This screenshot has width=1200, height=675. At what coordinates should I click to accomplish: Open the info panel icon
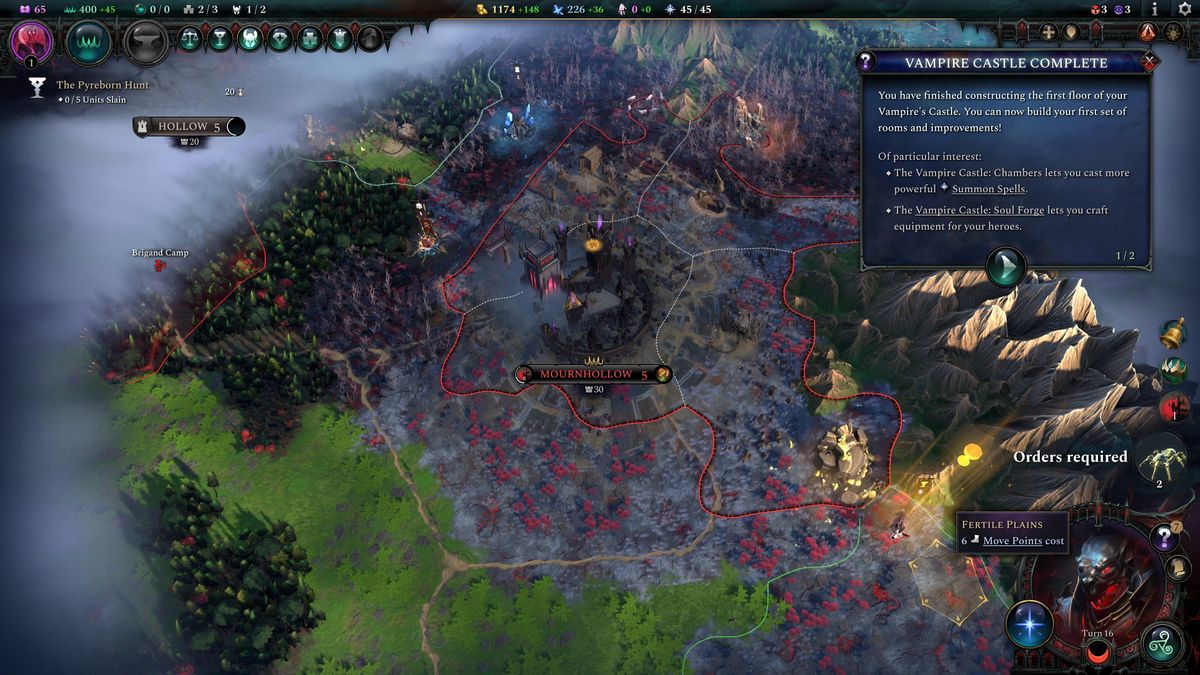coord(1155,9)
